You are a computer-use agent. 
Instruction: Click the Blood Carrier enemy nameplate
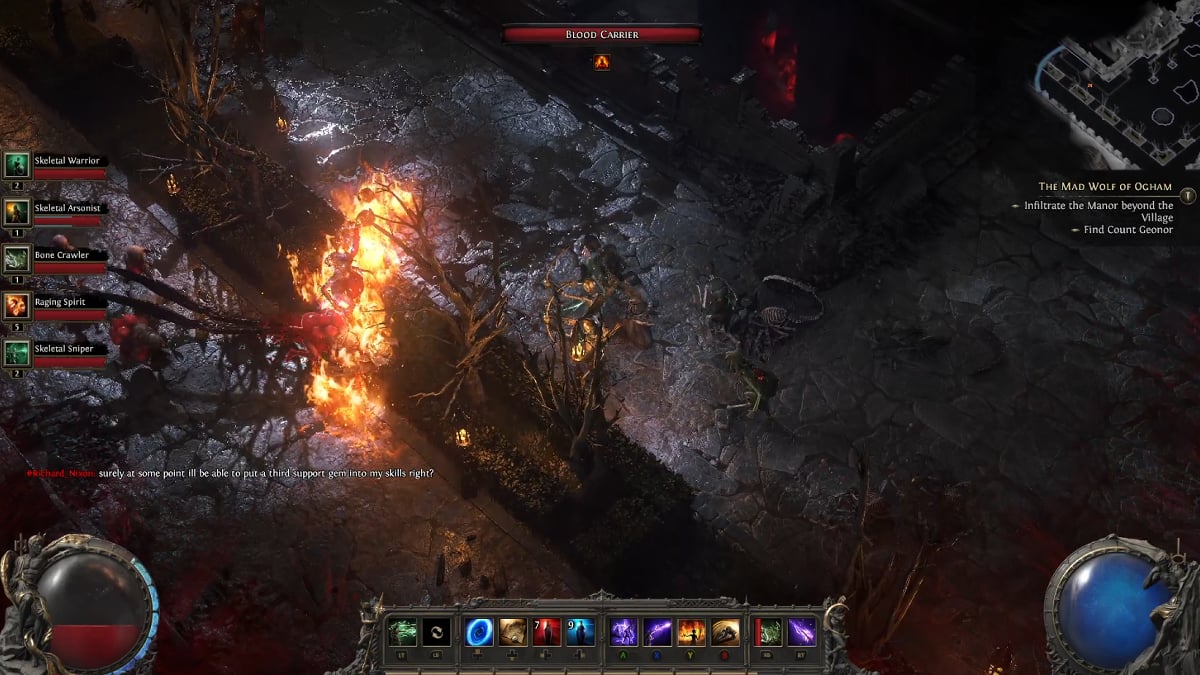point(601,34)
